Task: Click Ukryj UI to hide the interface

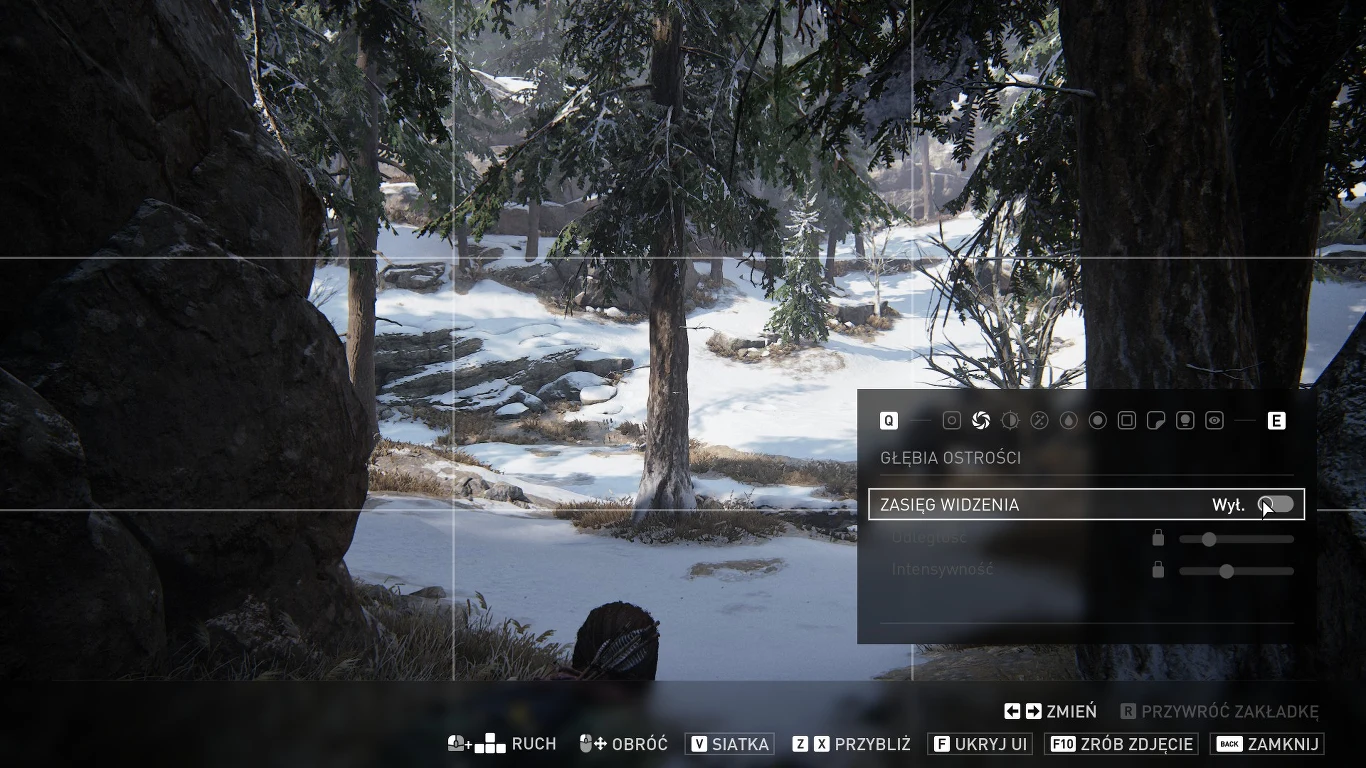Action: [x=979, y=744]
